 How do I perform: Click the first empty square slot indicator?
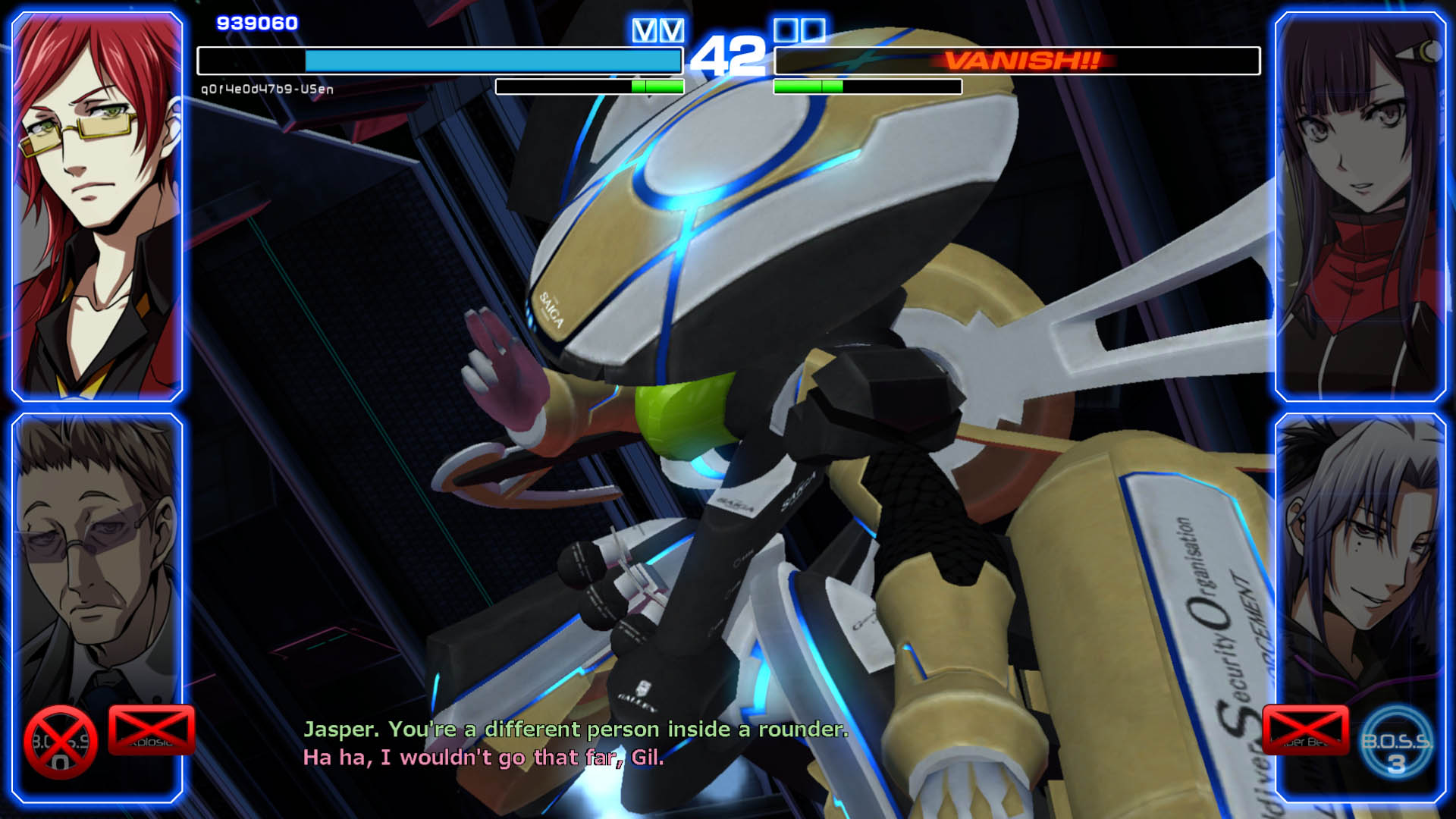[x=785, y=32]
